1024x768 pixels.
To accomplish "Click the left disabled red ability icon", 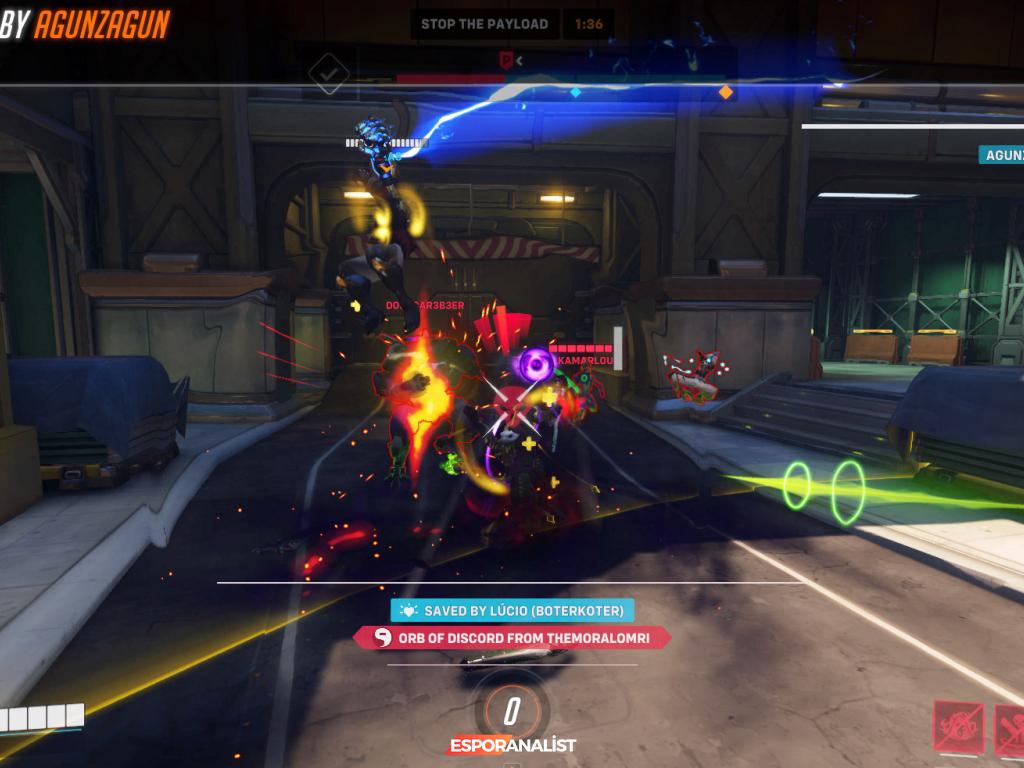I will point(957,725).
